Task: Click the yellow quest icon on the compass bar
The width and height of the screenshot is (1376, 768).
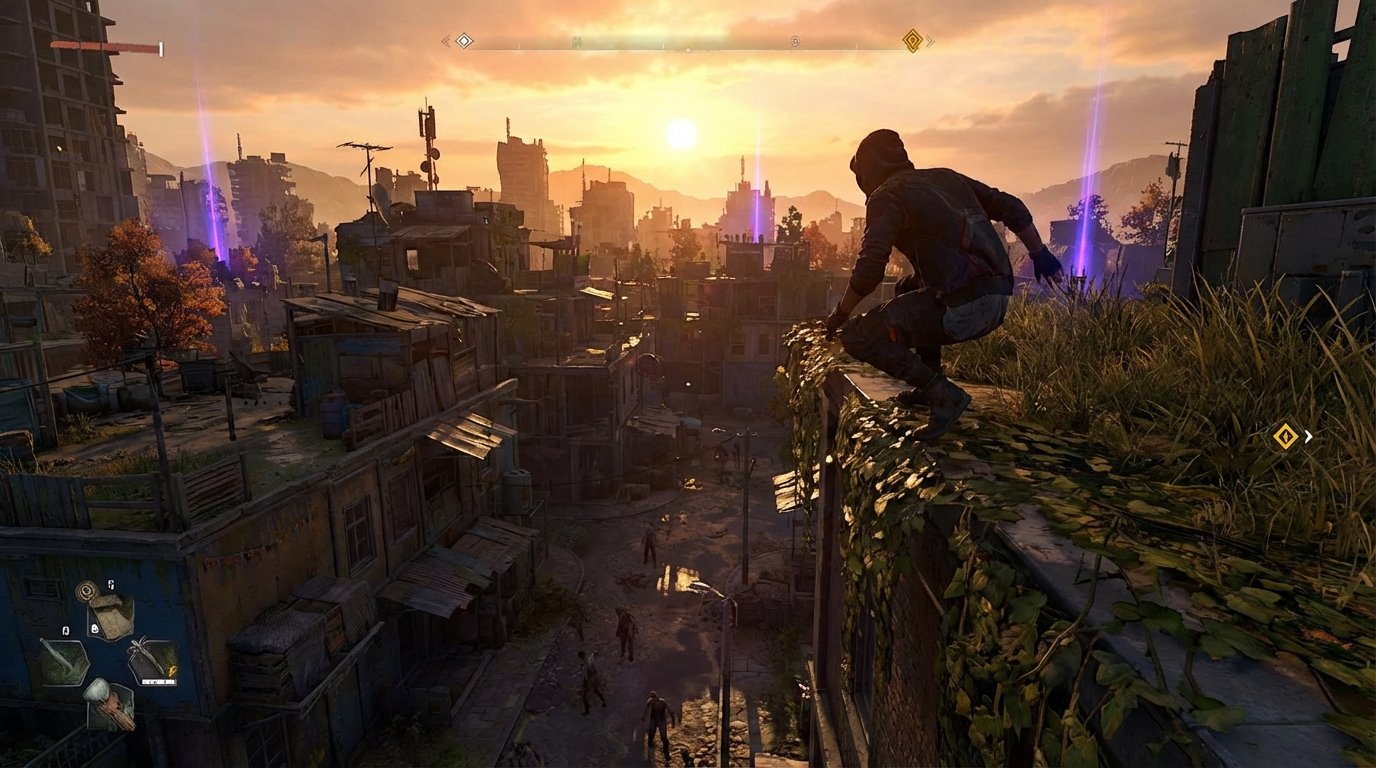Action: point(912,42)
